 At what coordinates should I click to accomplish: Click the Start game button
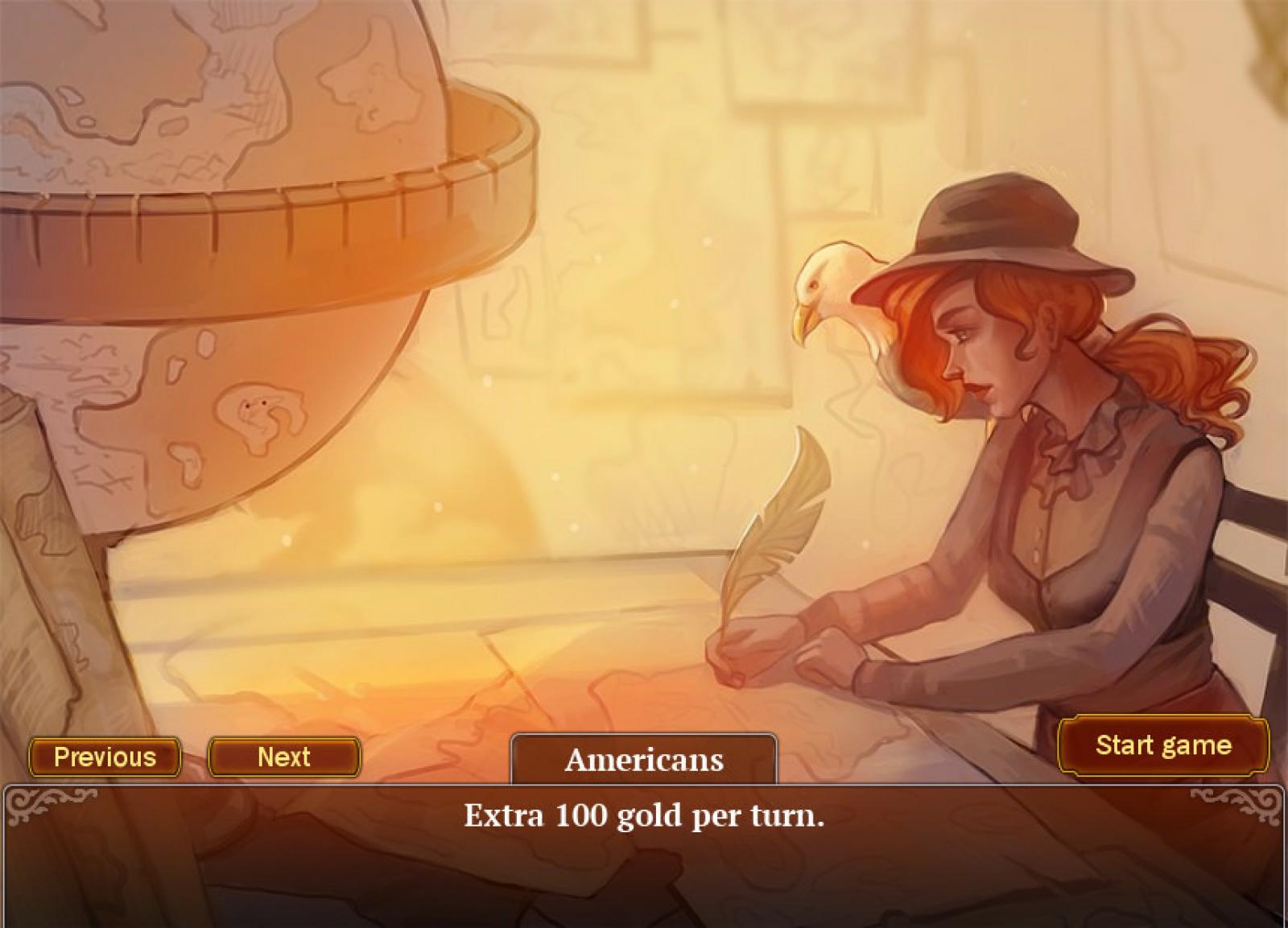point(1162,745)
